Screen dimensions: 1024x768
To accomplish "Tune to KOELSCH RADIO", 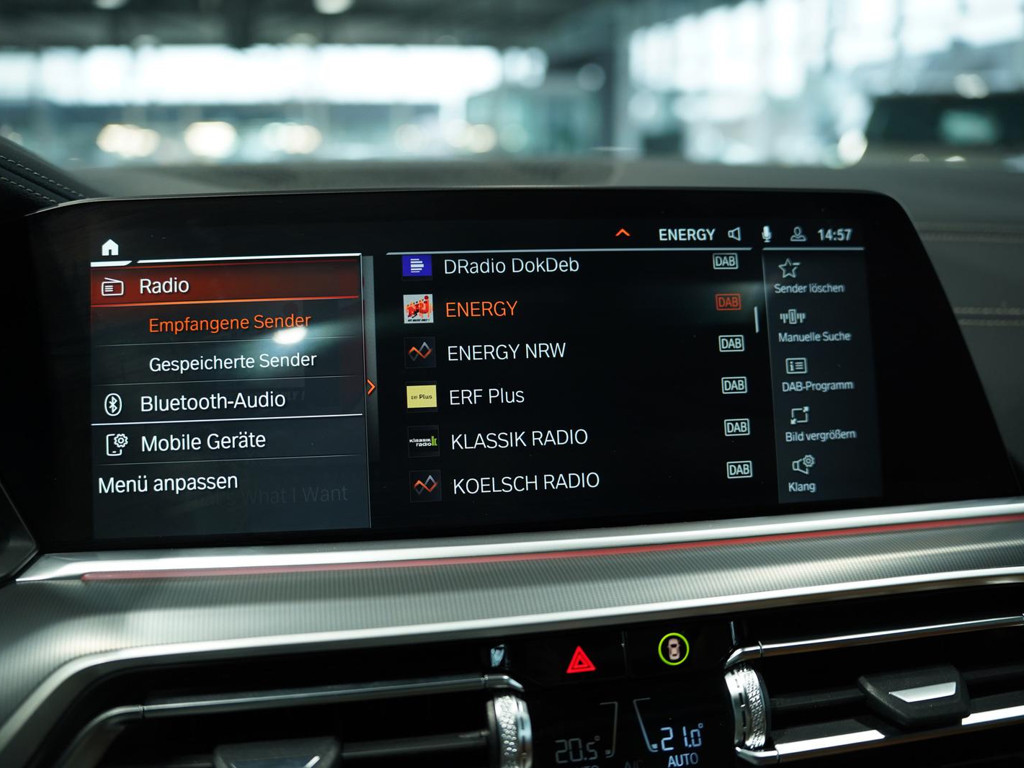I will coord(525,484).
